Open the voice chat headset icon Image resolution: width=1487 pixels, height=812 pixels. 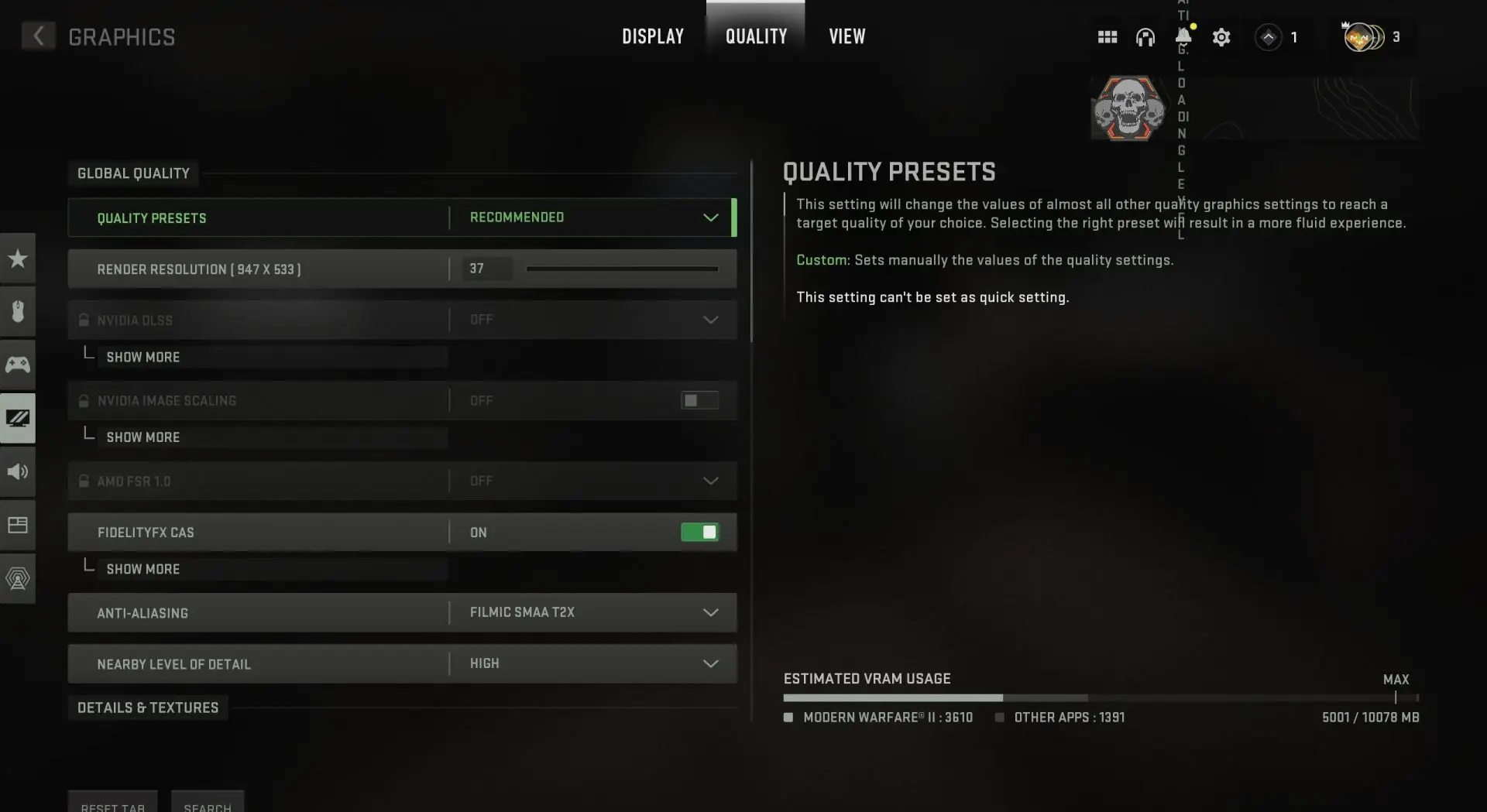[x=1145, y=36]
